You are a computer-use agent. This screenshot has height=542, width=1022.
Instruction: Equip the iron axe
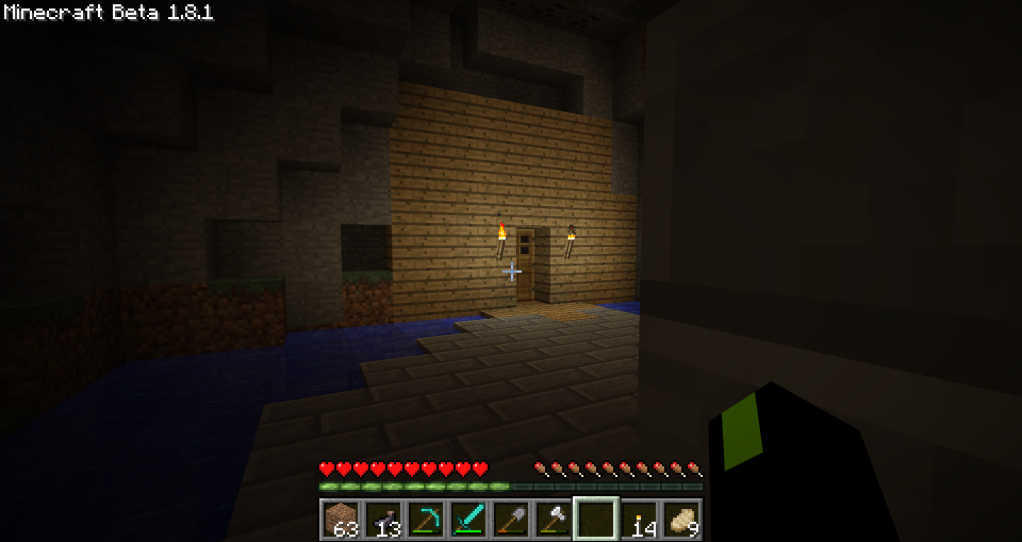(553, 519)
